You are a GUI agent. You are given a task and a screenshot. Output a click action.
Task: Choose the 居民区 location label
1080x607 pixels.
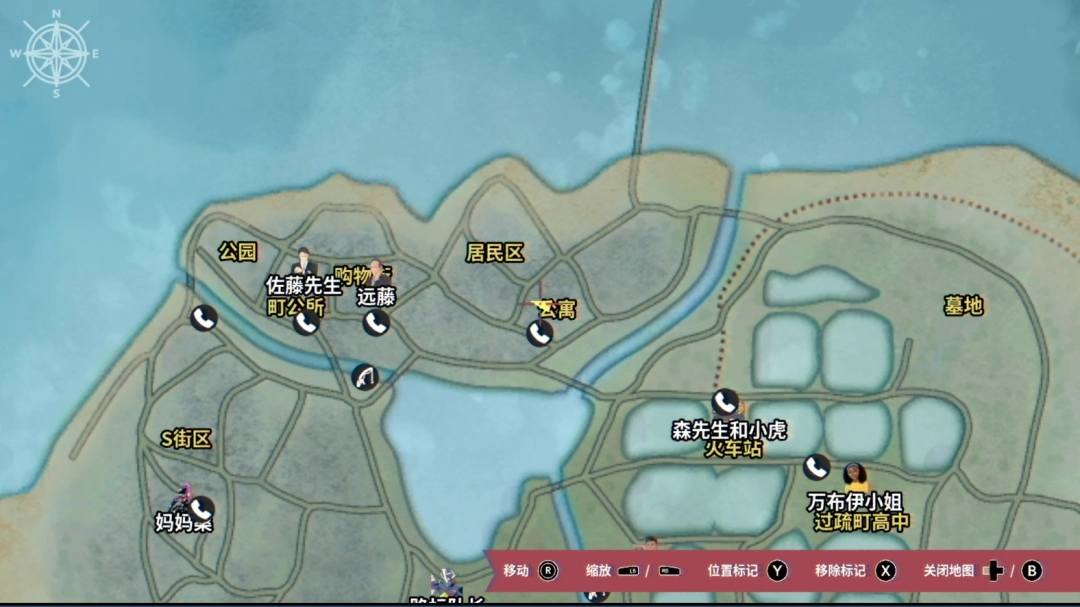point(495,253)
